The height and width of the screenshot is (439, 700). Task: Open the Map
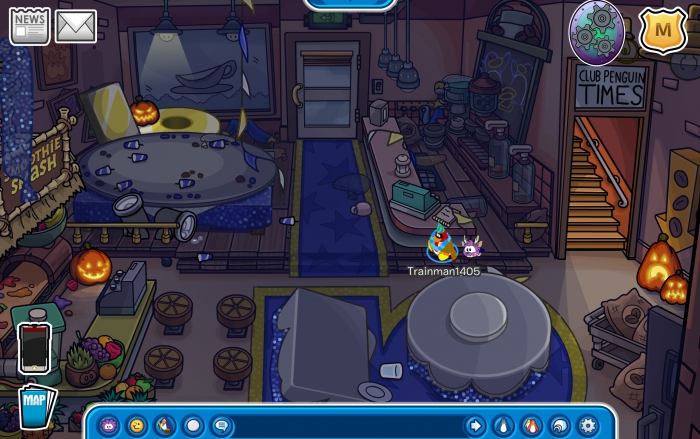tap(36, 407)
